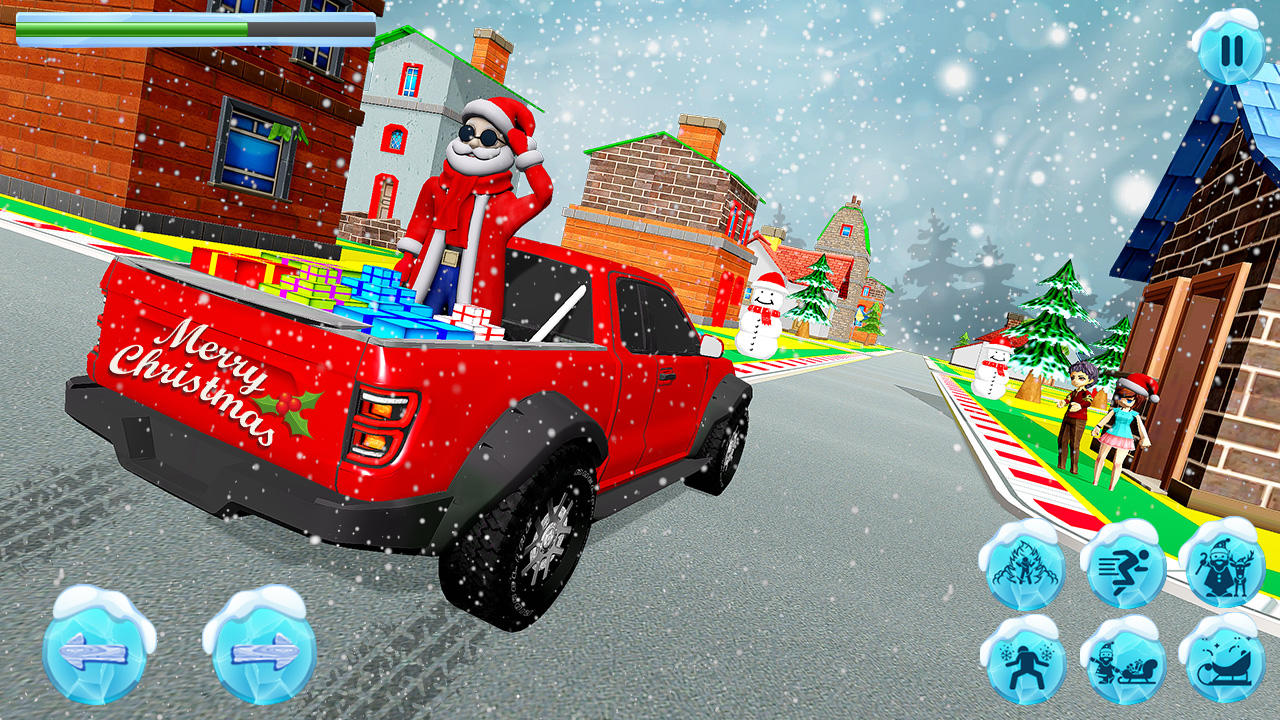Click the truck's rear taillight
The image size is (1280, 720).
click(x=382, y=425)
